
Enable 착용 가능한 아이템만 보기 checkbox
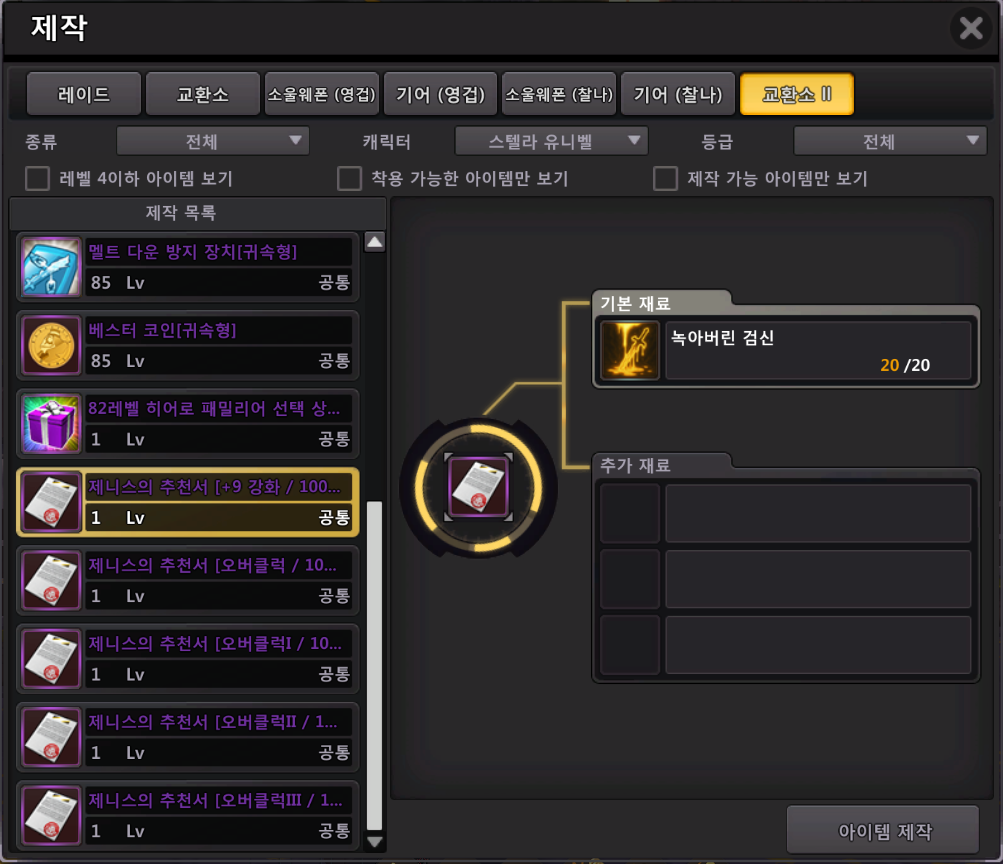(x=349, y=179)
